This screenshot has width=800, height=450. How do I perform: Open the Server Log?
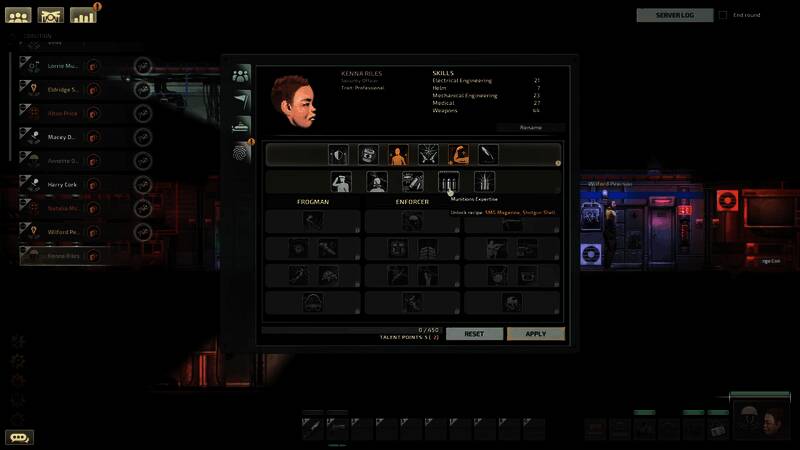[x=675, y=15]
